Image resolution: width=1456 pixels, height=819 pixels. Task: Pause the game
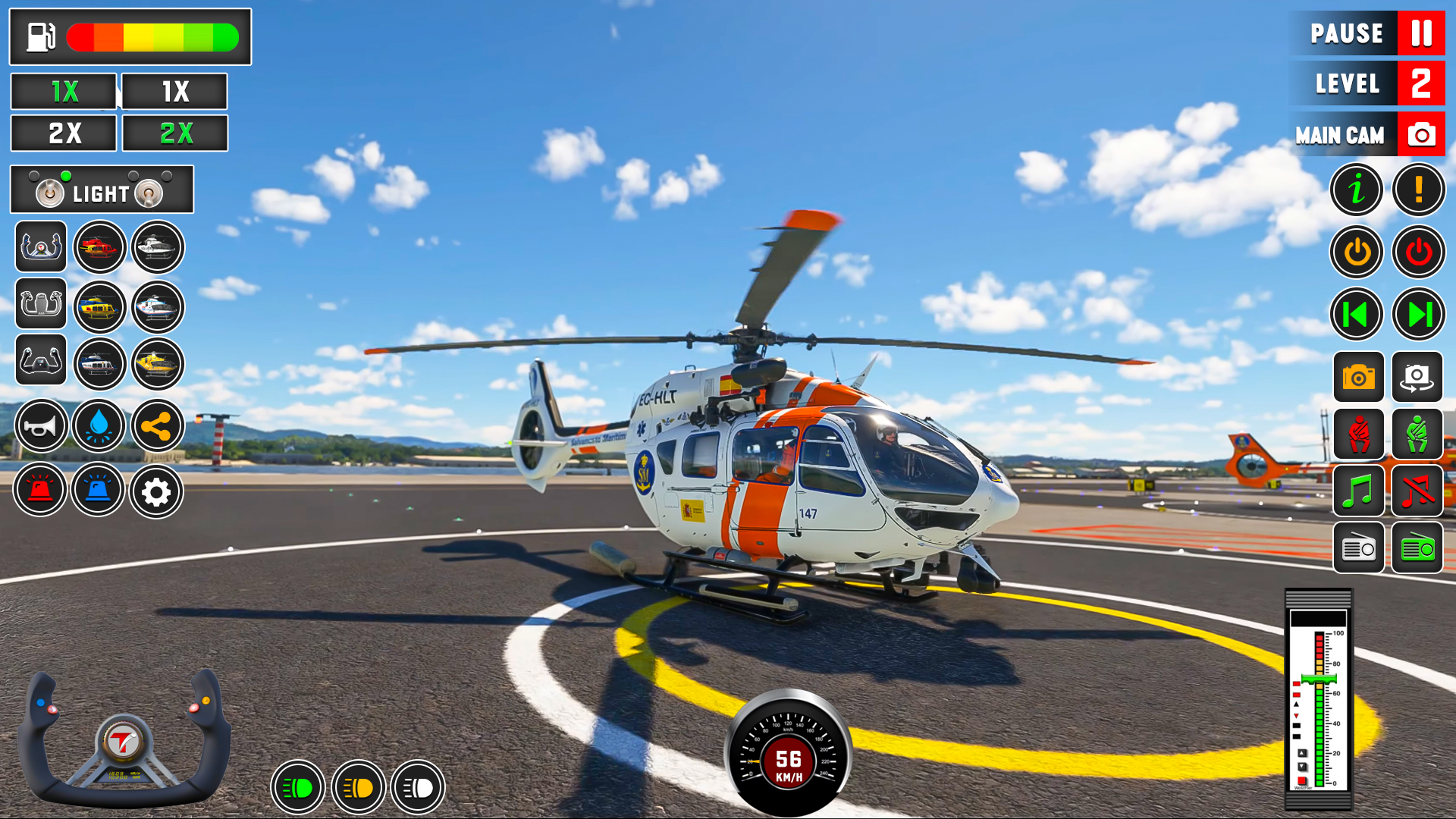1420,33
